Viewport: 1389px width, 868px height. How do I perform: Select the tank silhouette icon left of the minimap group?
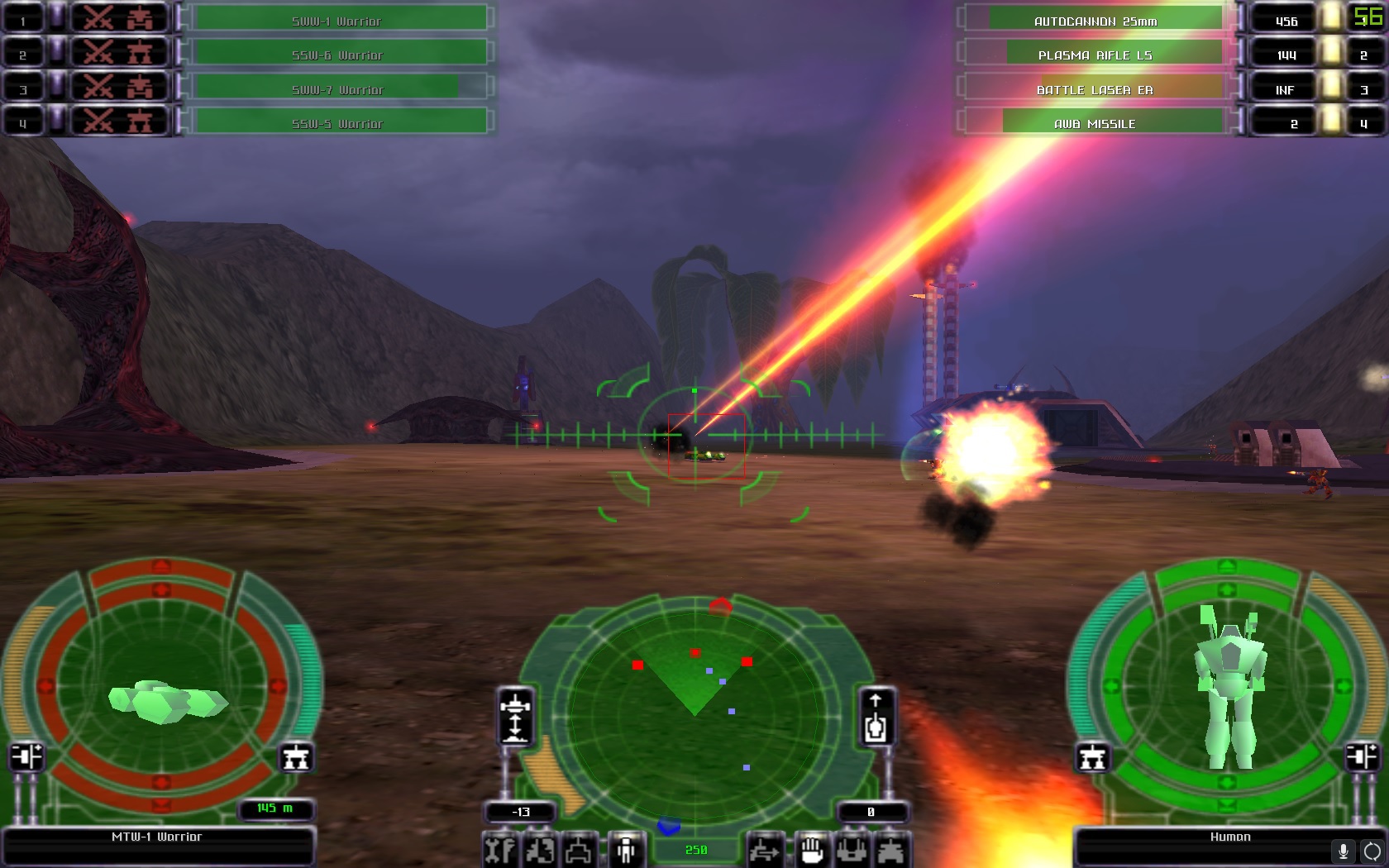coord(580,850)
